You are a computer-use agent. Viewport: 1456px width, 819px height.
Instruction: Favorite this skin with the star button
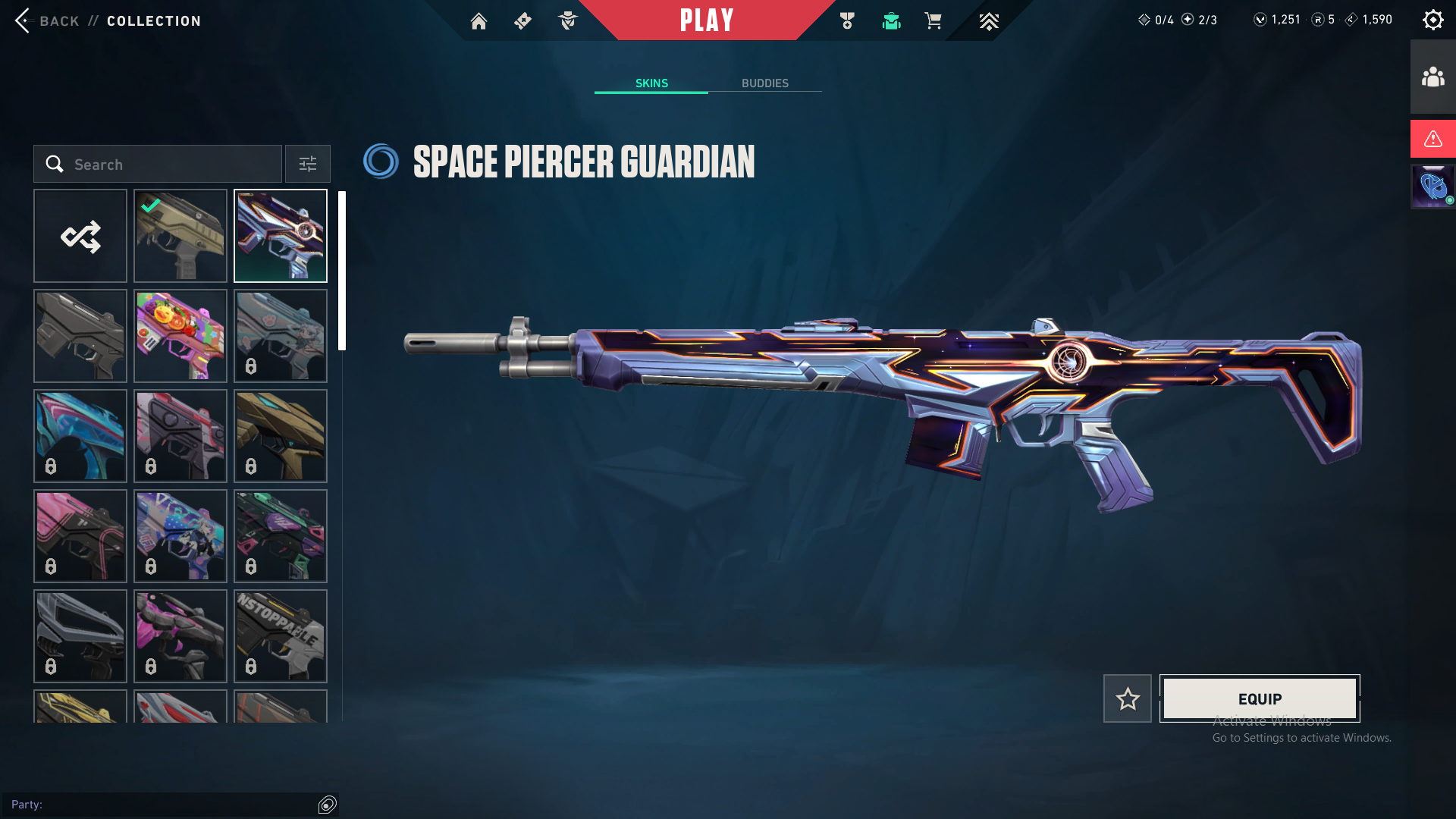(1128, 698)
